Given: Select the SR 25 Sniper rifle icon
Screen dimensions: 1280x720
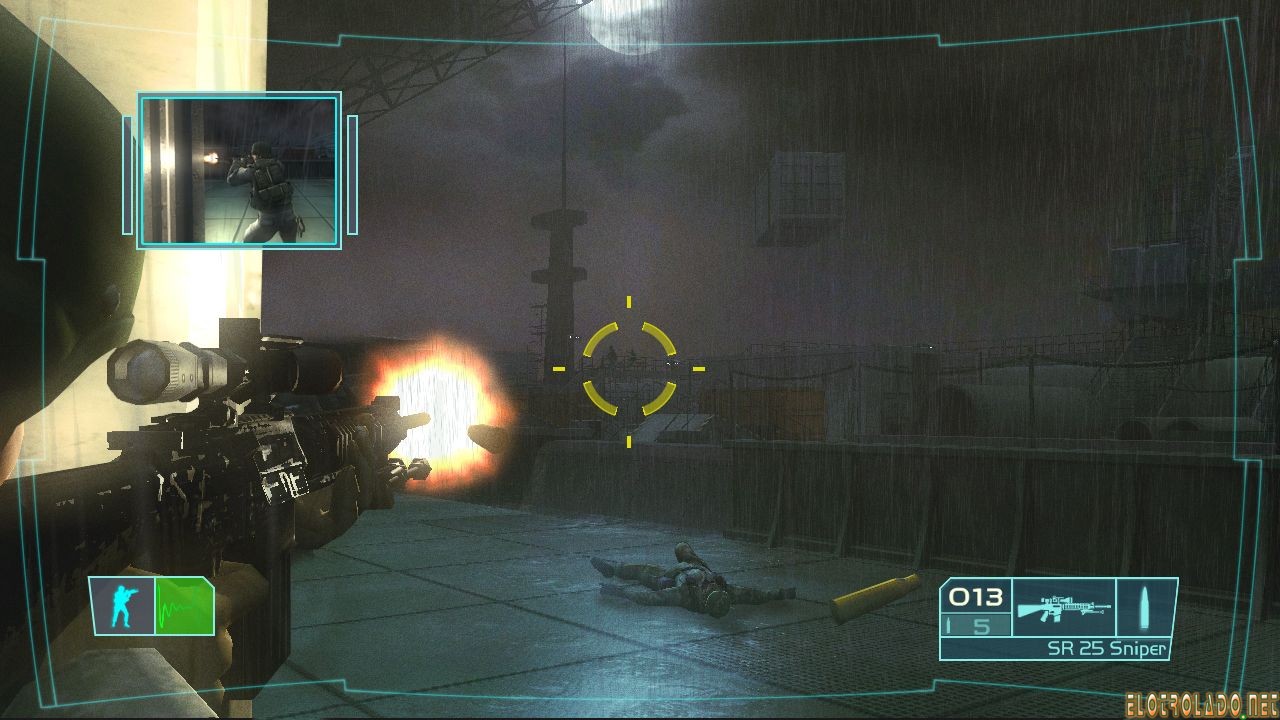Looking at the screenshot, I should 1061,607.
